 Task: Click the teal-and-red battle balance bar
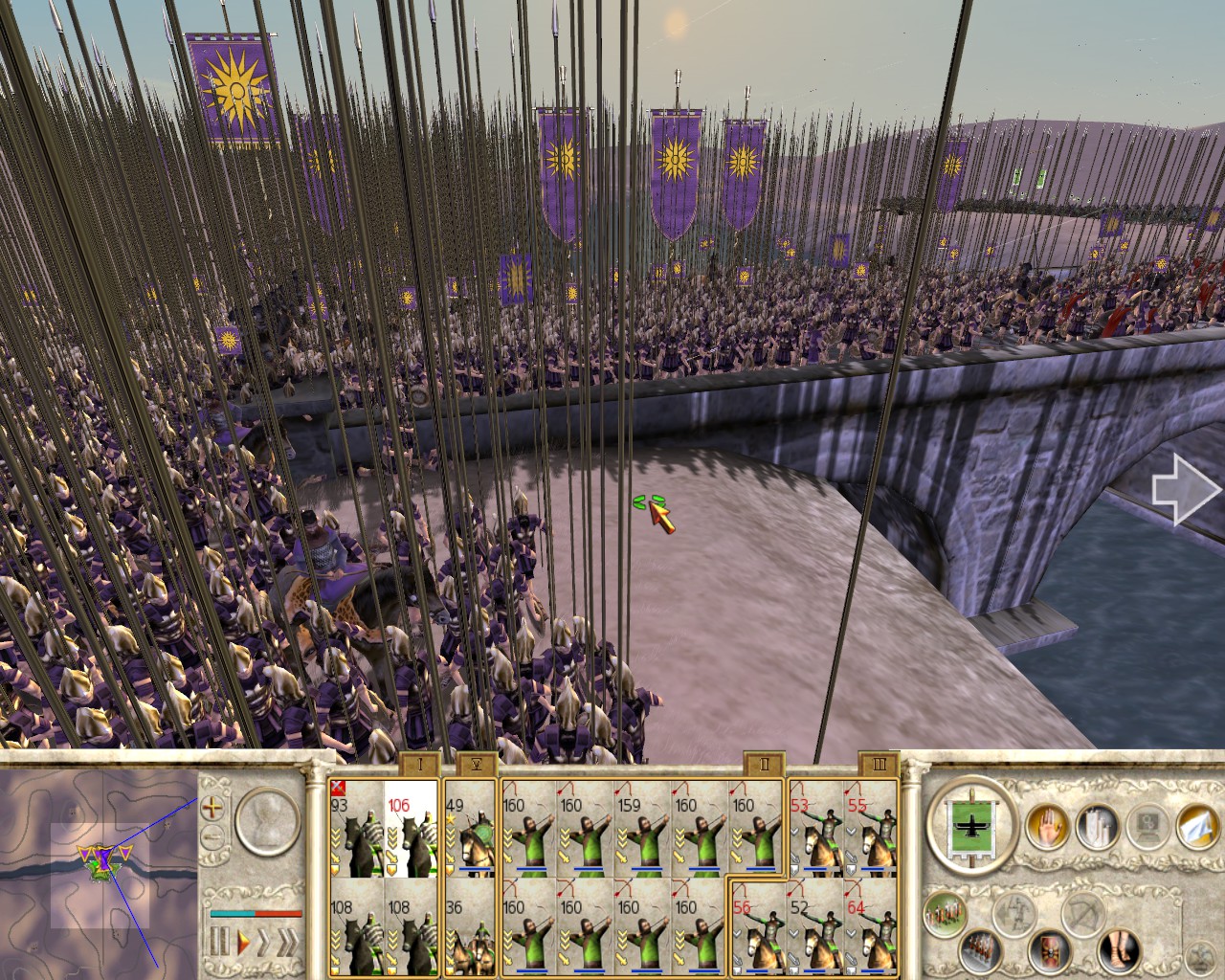click(x=255, y=913)
